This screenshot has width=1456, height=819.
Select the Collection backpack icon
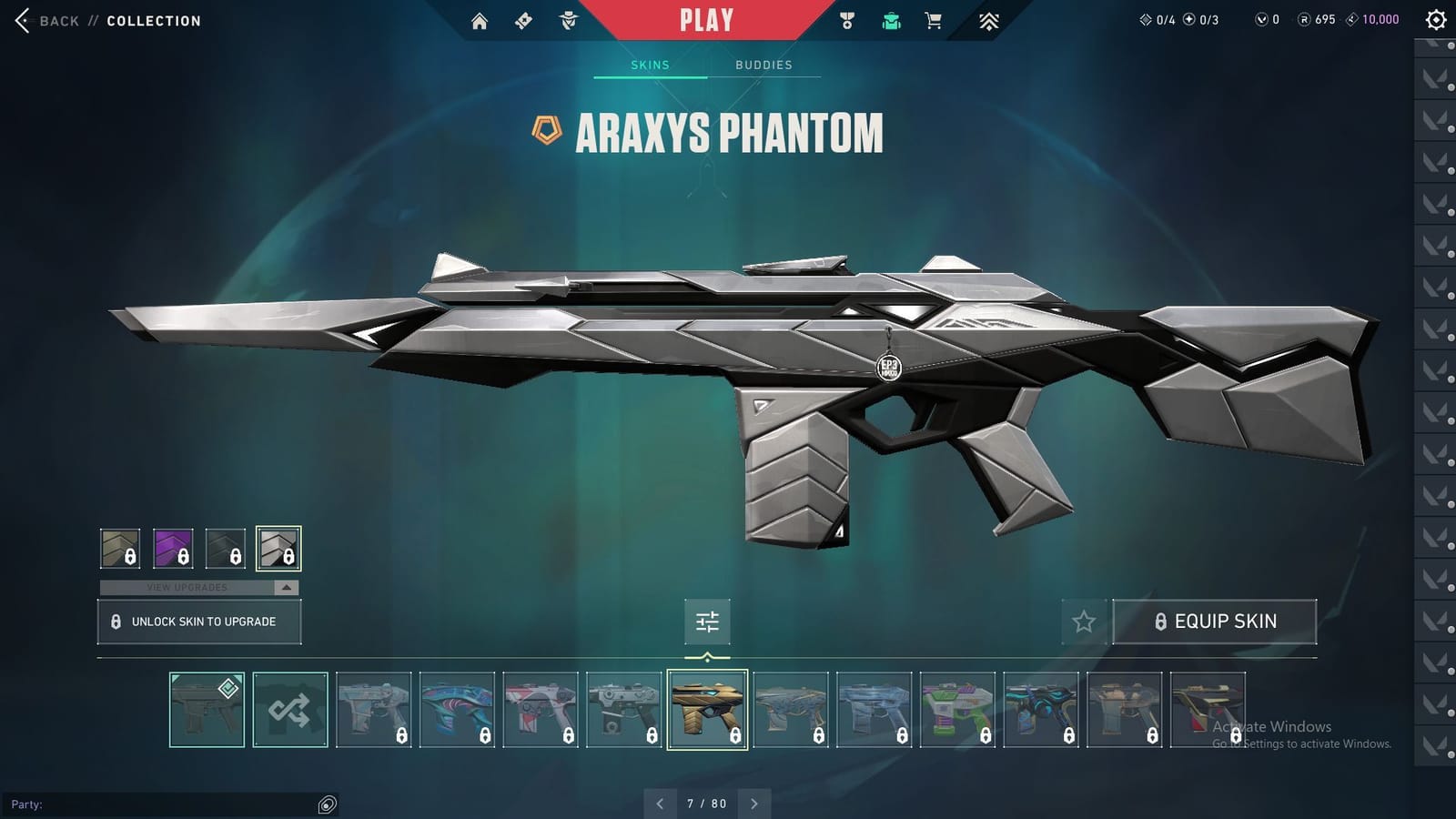[890, 19]
